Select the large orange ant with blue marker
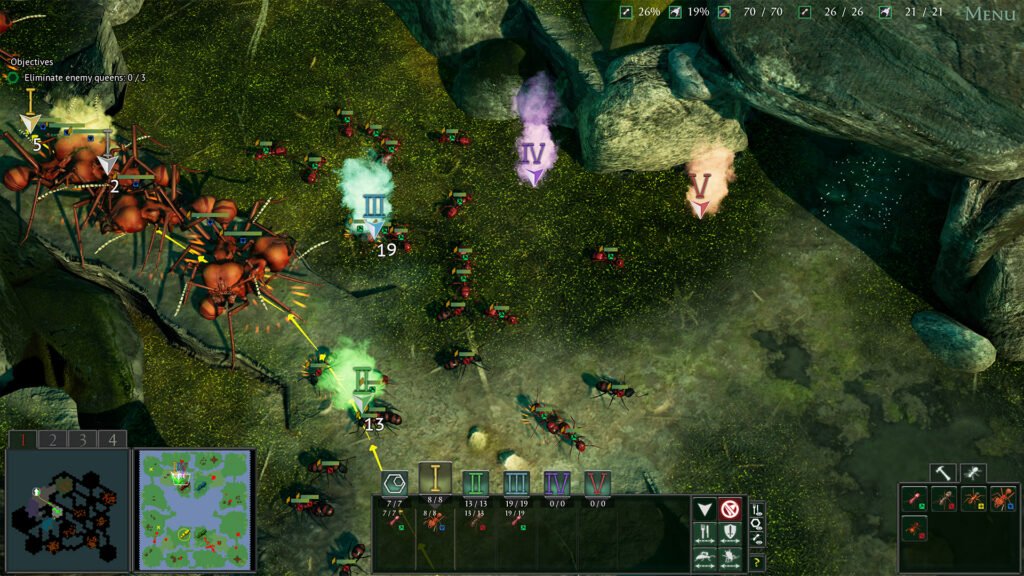 coord(1003,498)
